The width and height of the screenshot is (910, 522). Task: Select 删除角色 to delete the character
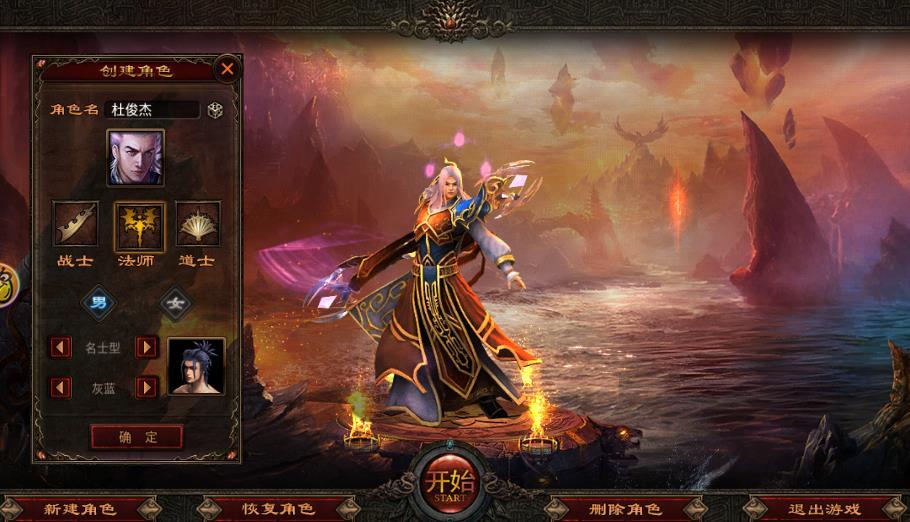coord(624,509)
